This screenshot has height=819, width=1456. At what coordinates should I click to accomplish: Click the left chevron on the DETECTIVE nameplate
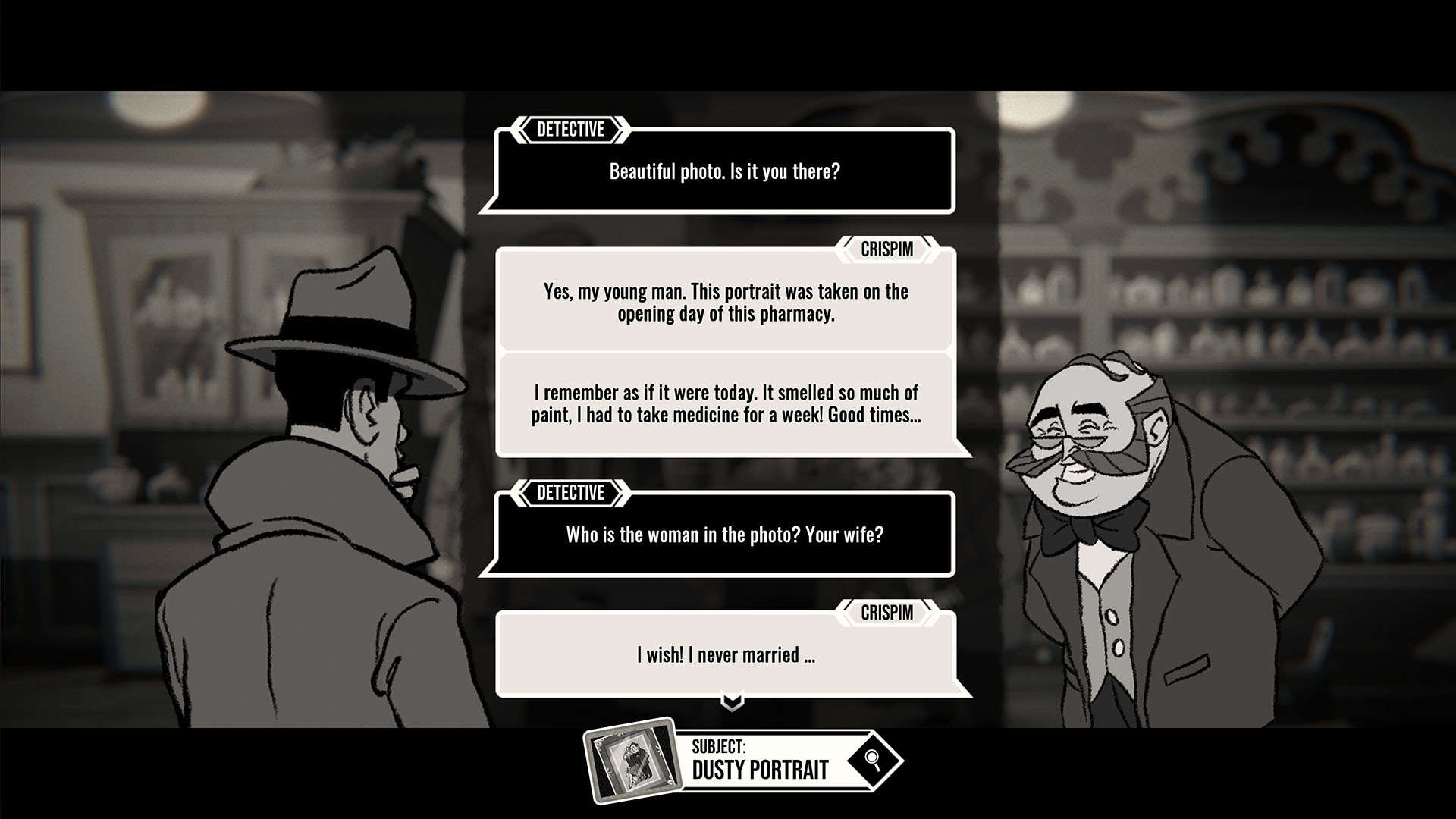[520, 129]
